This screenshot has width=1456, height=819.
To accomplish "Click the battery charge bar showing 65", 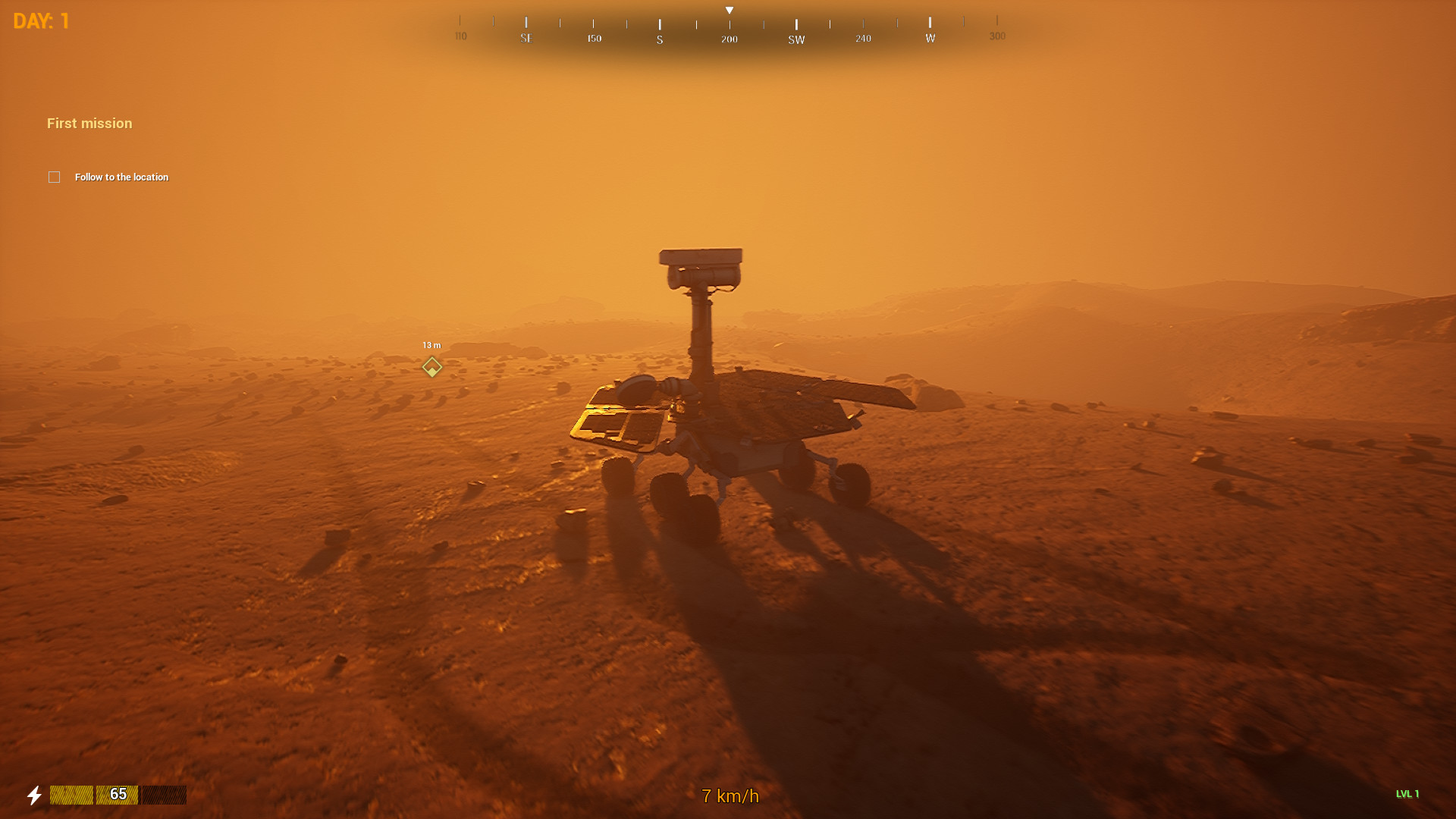I will tap(118, 795).
